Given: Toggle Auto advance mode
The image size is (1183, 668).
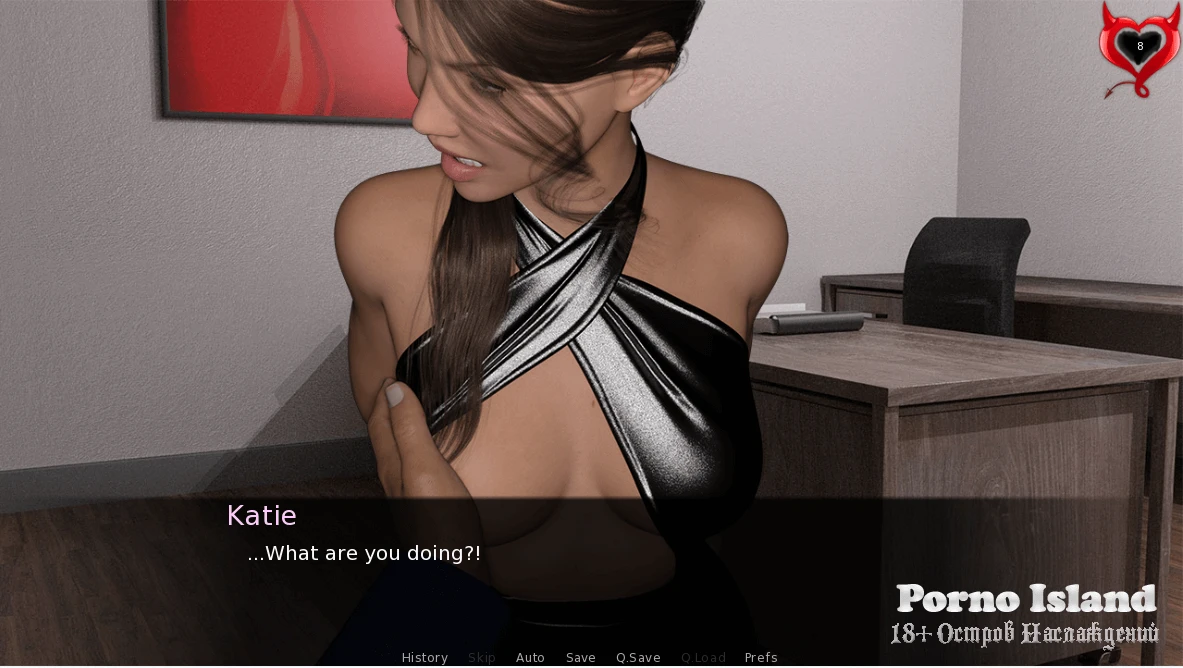Looking at the screenshot, I should pos(530,657).
